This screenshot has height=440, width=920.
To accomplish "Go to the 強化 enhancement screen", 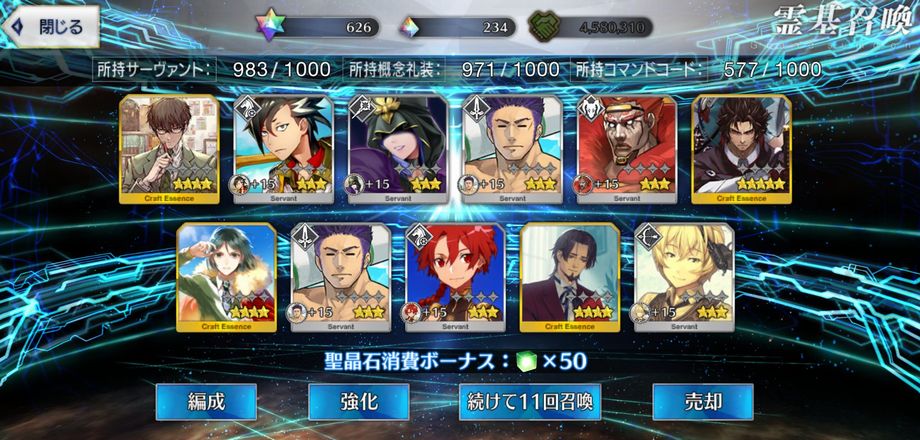I will pos(358,402).
